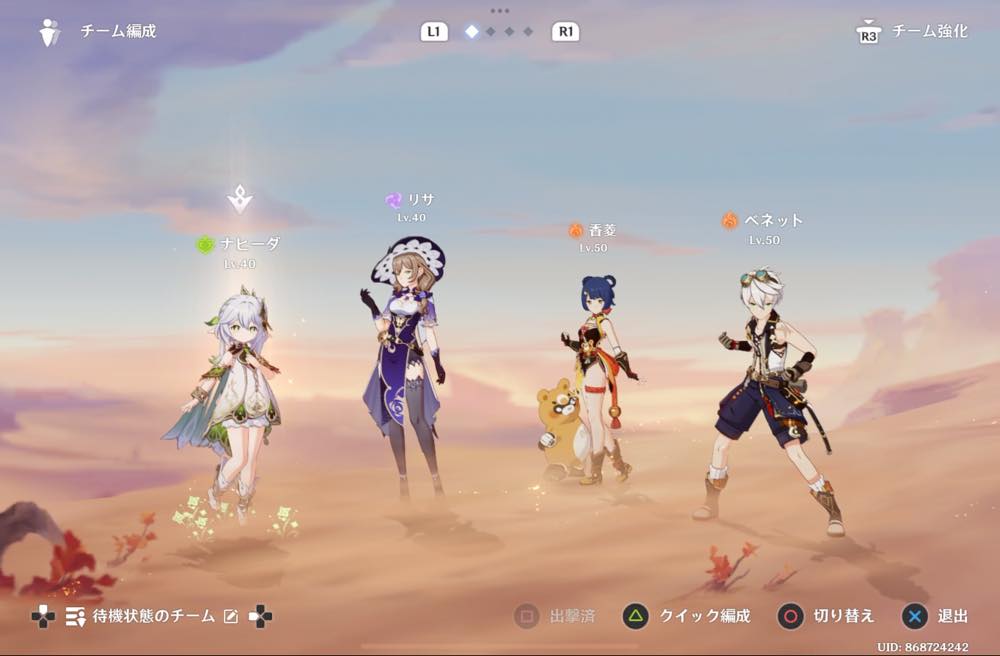Screen dimensions: 1000x656
Task: Open quick setup via クイック編成
Action: pyautogui.click(x=686, y=616)
